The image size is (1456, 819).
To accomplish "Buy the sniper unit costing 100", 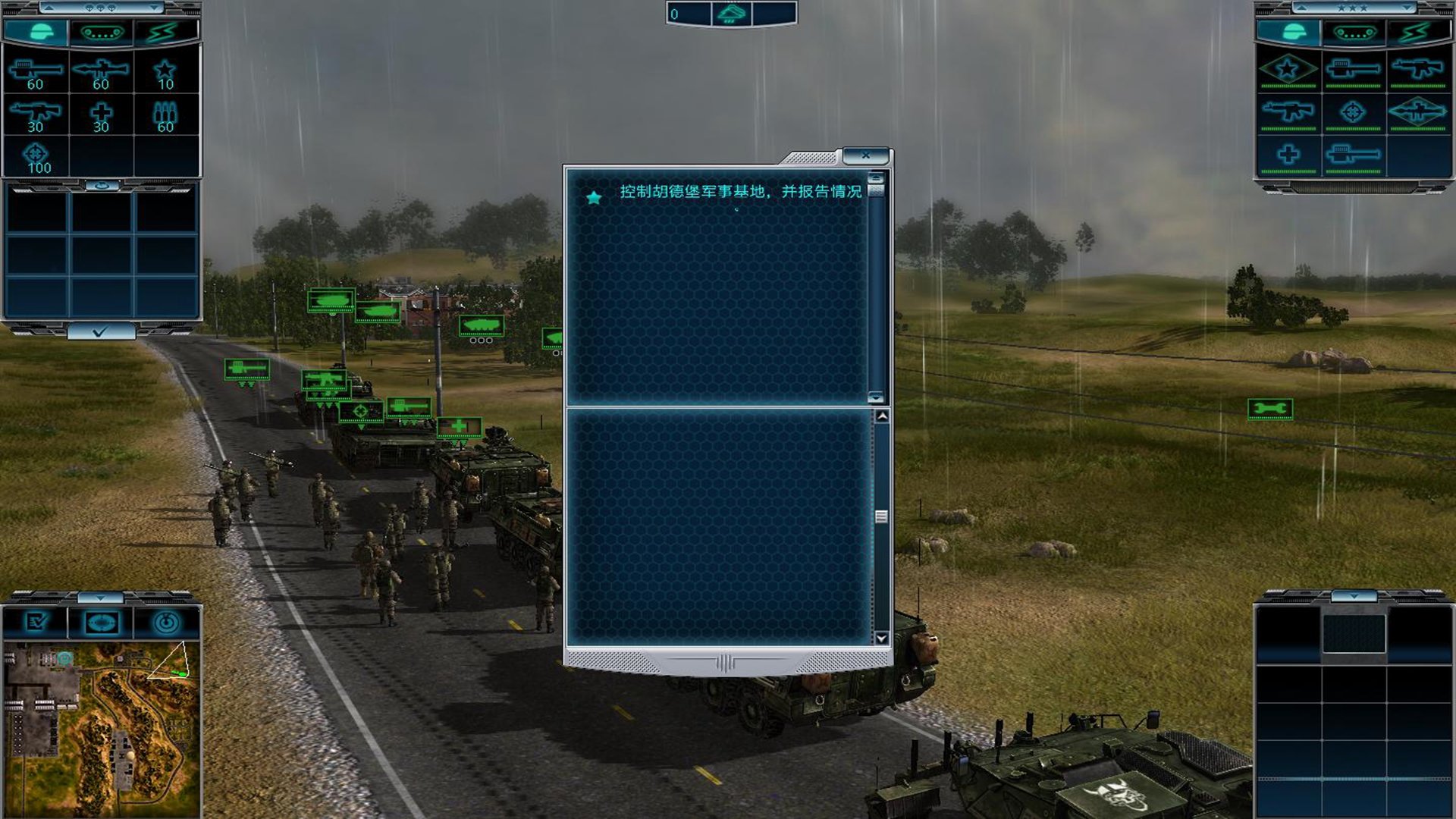I will (x=36, y=157).
